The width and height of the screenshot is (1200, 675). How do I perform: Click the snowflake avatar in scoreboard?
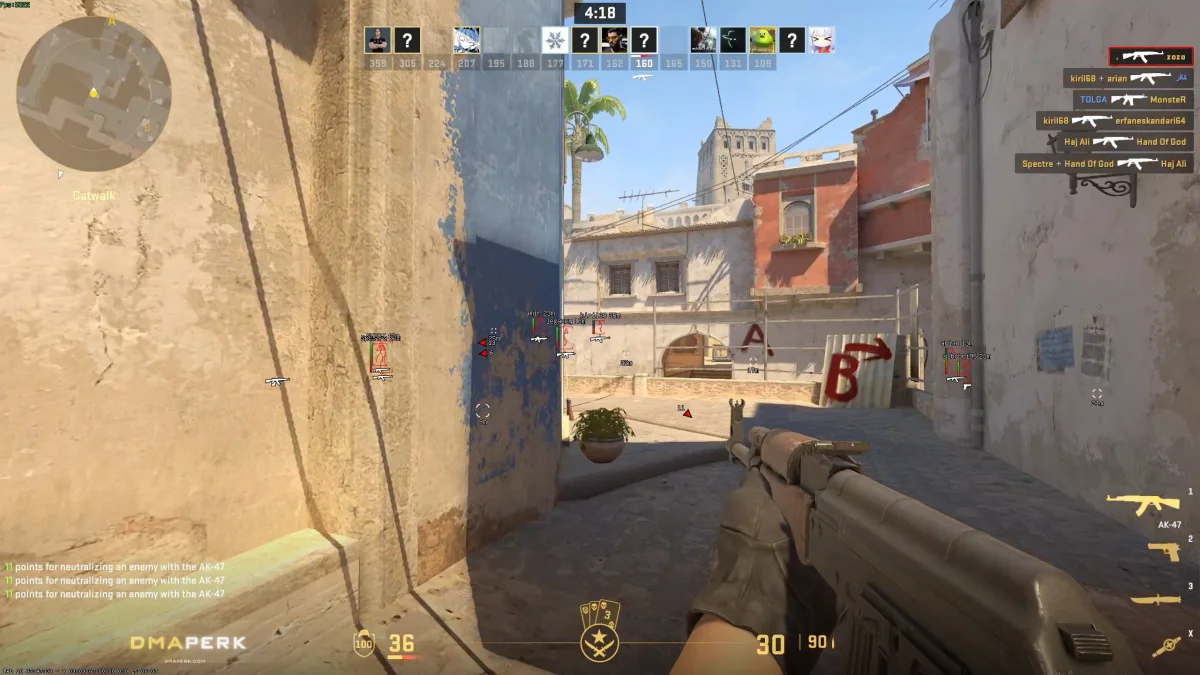(x=555, y=40)
